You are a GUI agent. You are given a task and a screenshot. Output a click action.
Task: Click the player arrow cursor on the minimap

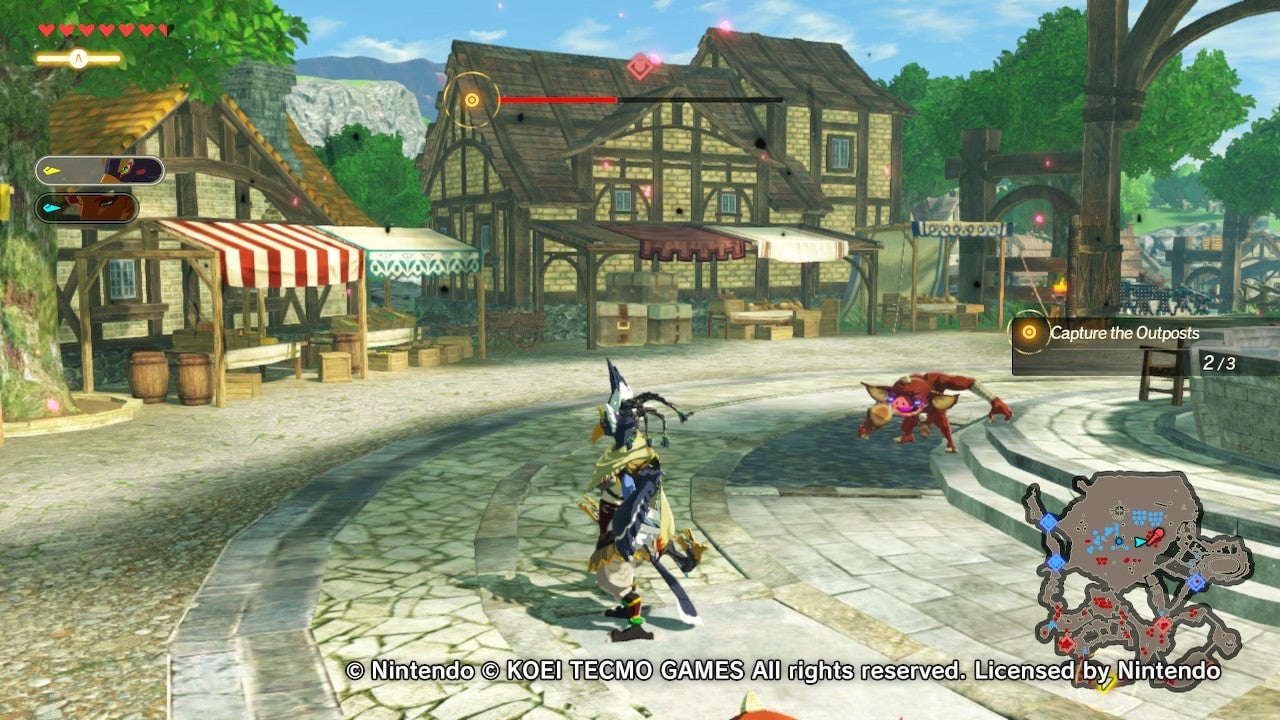point(1139,542)
